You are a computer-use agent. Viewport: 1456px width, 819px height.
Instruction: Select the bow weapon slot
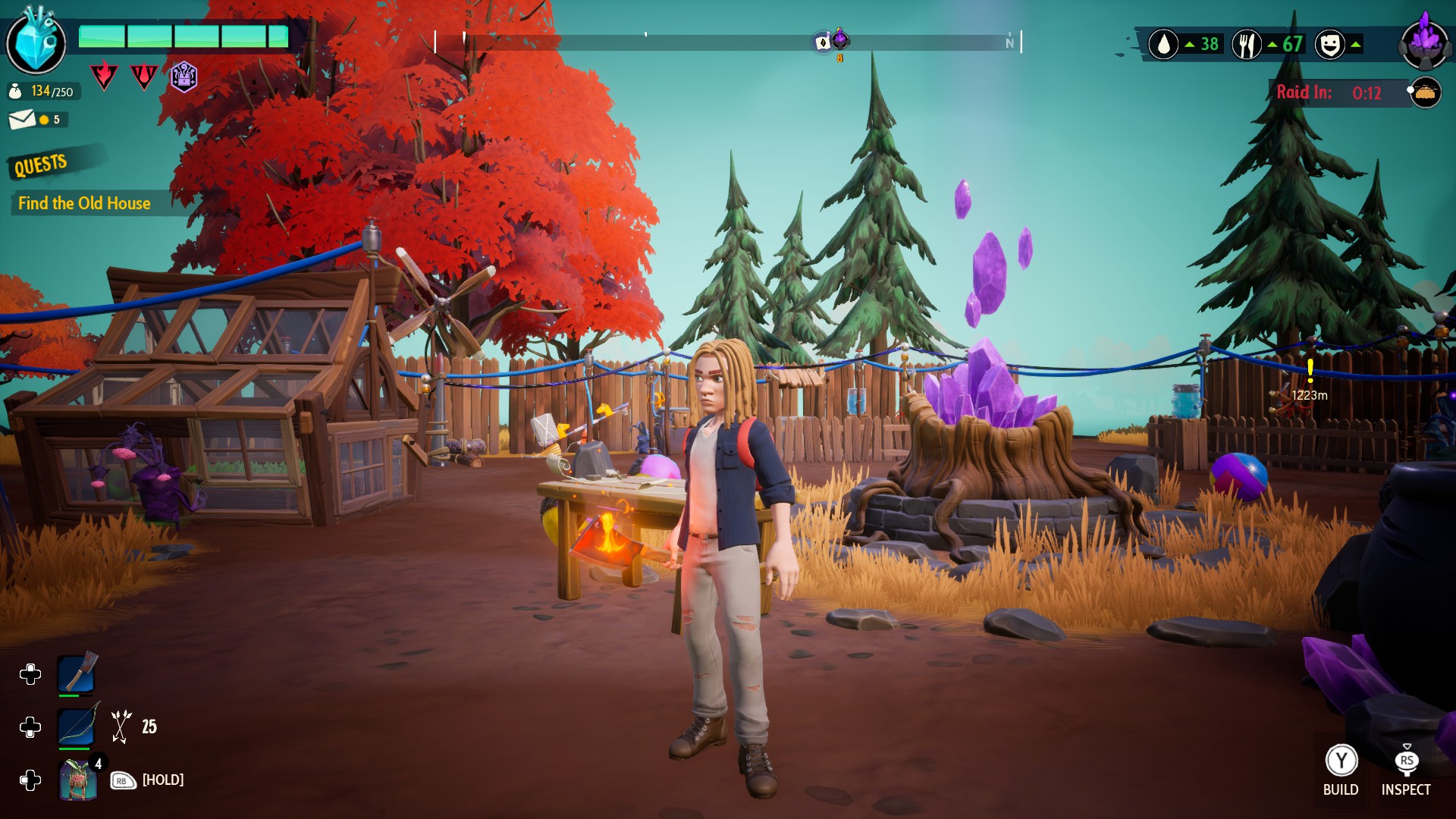77,726
